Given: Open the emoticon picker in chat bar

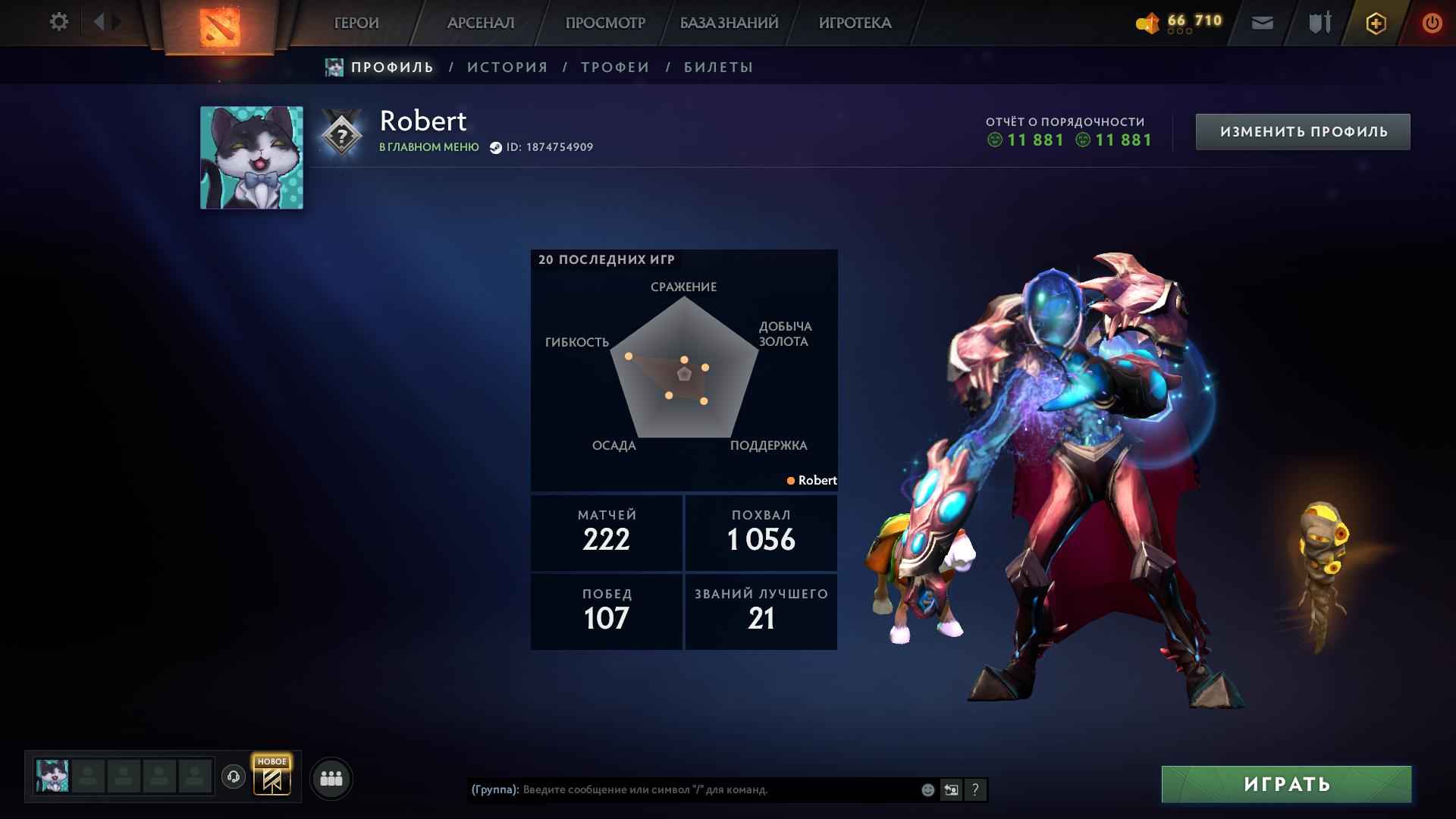Looking at the screenshot, I should 927,790.
